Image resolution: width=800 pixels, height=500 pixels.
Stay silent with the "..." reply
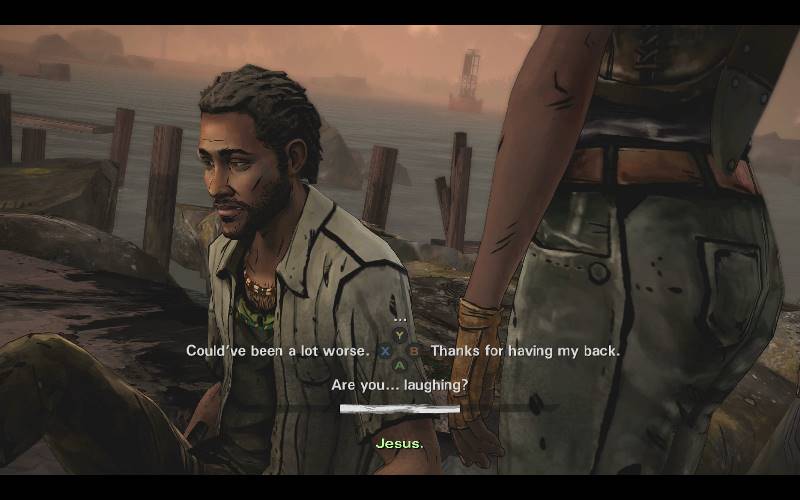click(x=400, y=318)
